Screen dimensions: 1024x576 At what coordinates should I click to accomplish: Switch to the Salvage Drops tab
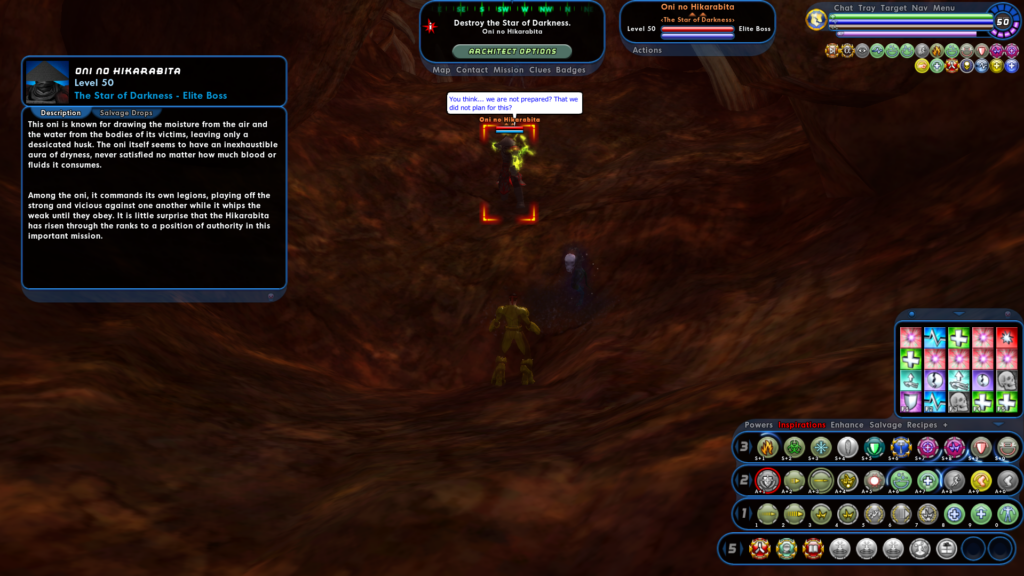tap(126, 113)
